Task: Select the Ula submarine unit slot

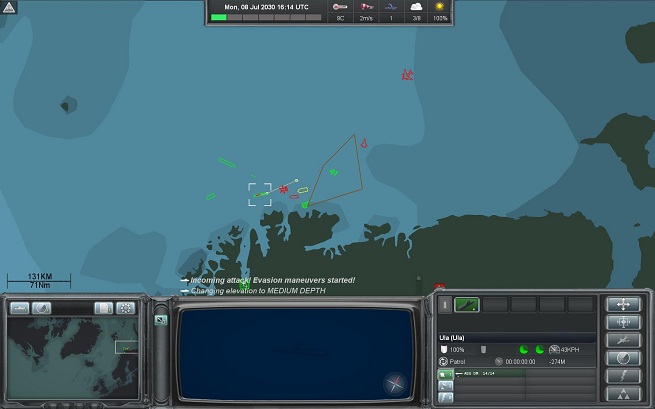Action: [x=467, y=304]
